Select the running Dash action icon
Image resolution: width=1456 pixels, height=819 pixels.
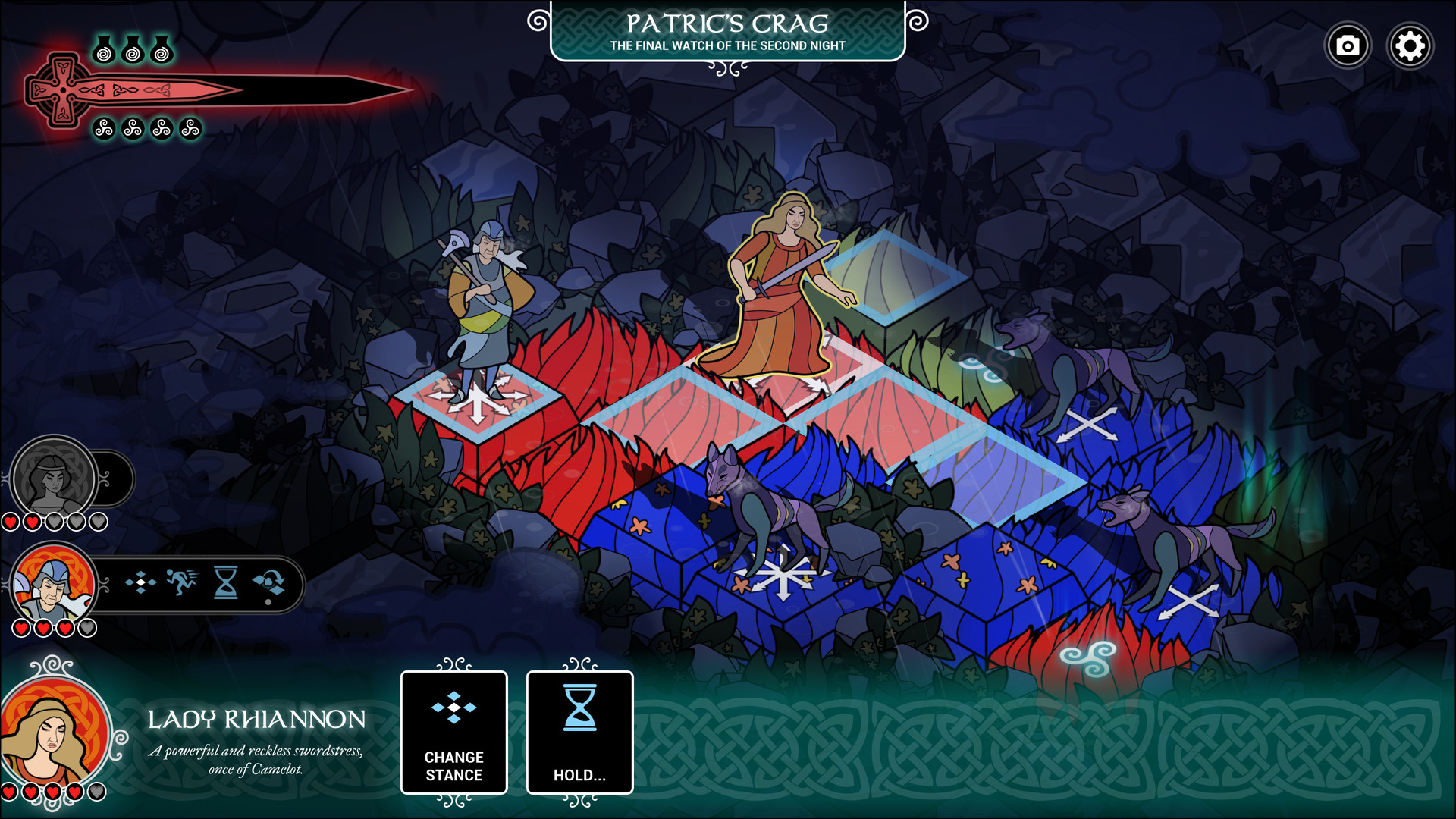pyautogui.click(x=182, y=584)
